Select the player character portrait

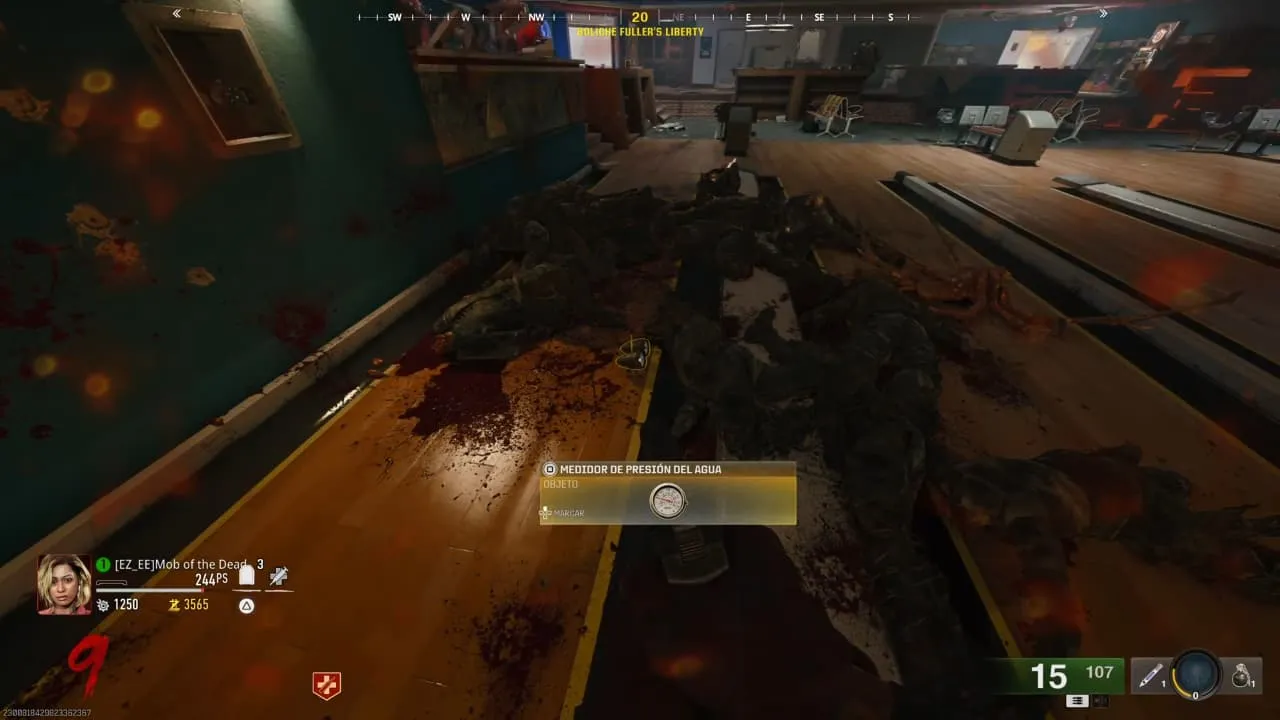click(64, 584)
